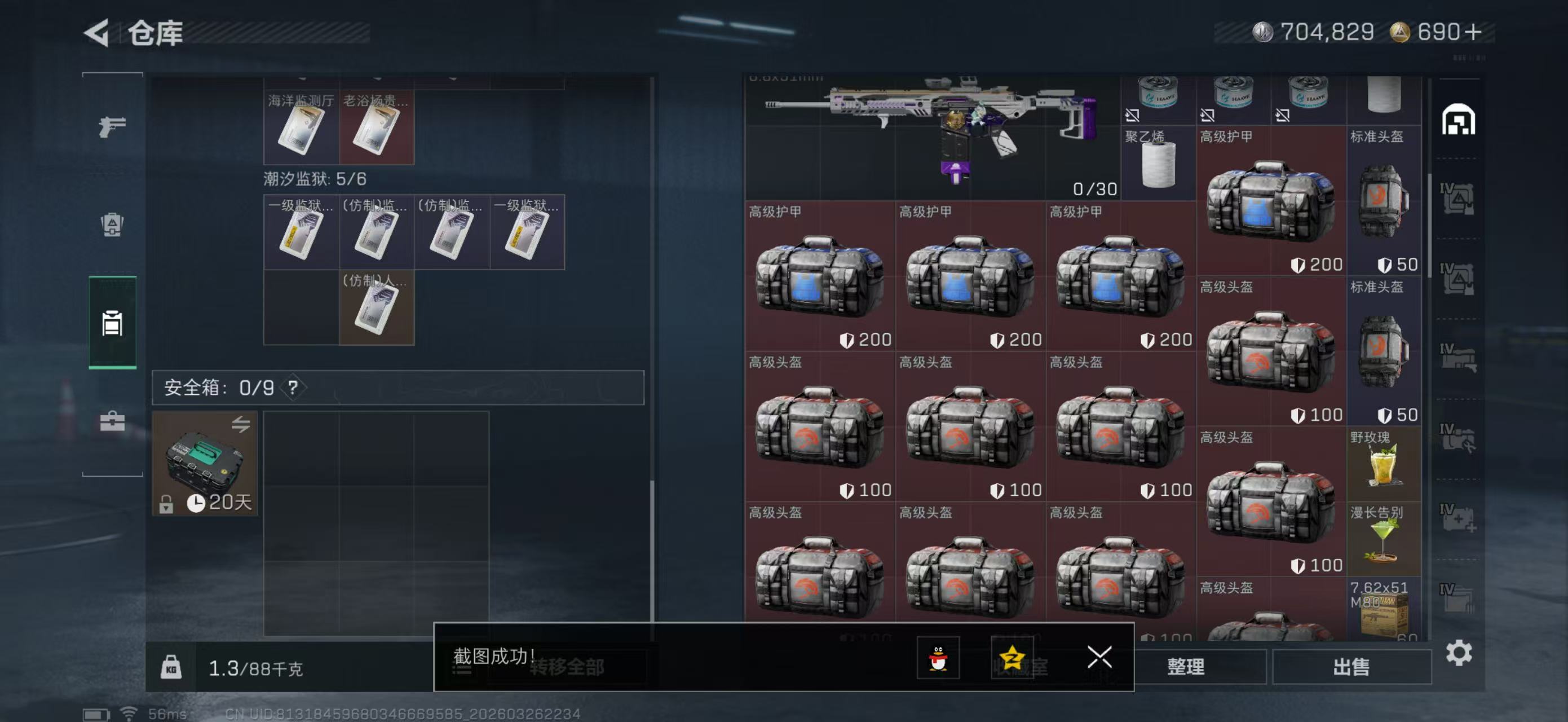Share screenshot to the yellow star Qzone icon
Viewport: 1568px width, 722px height.
click(1012, 658)
